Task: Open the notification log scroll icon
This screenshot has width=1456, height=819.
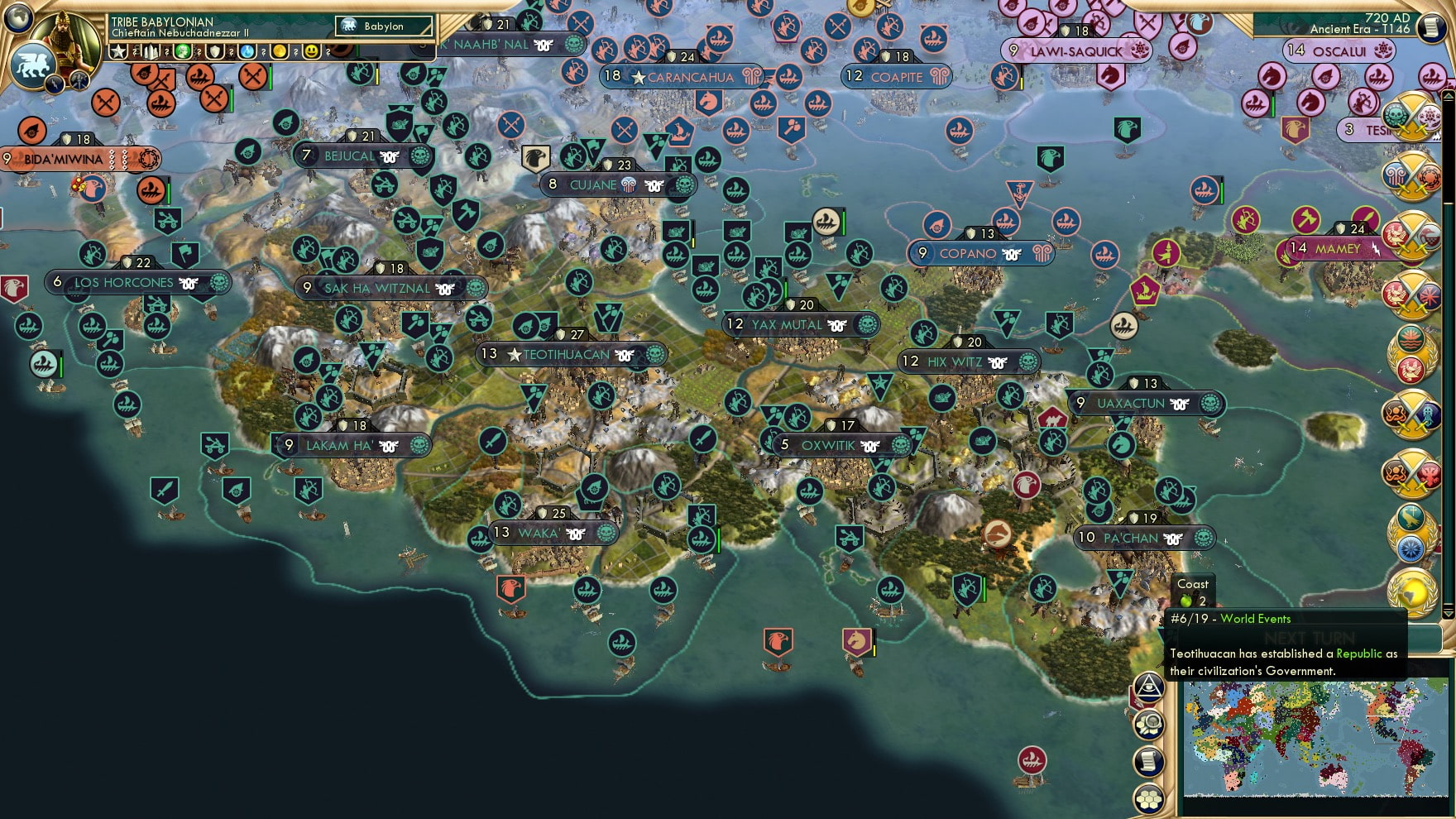Action: click(x=1148, y=760)
